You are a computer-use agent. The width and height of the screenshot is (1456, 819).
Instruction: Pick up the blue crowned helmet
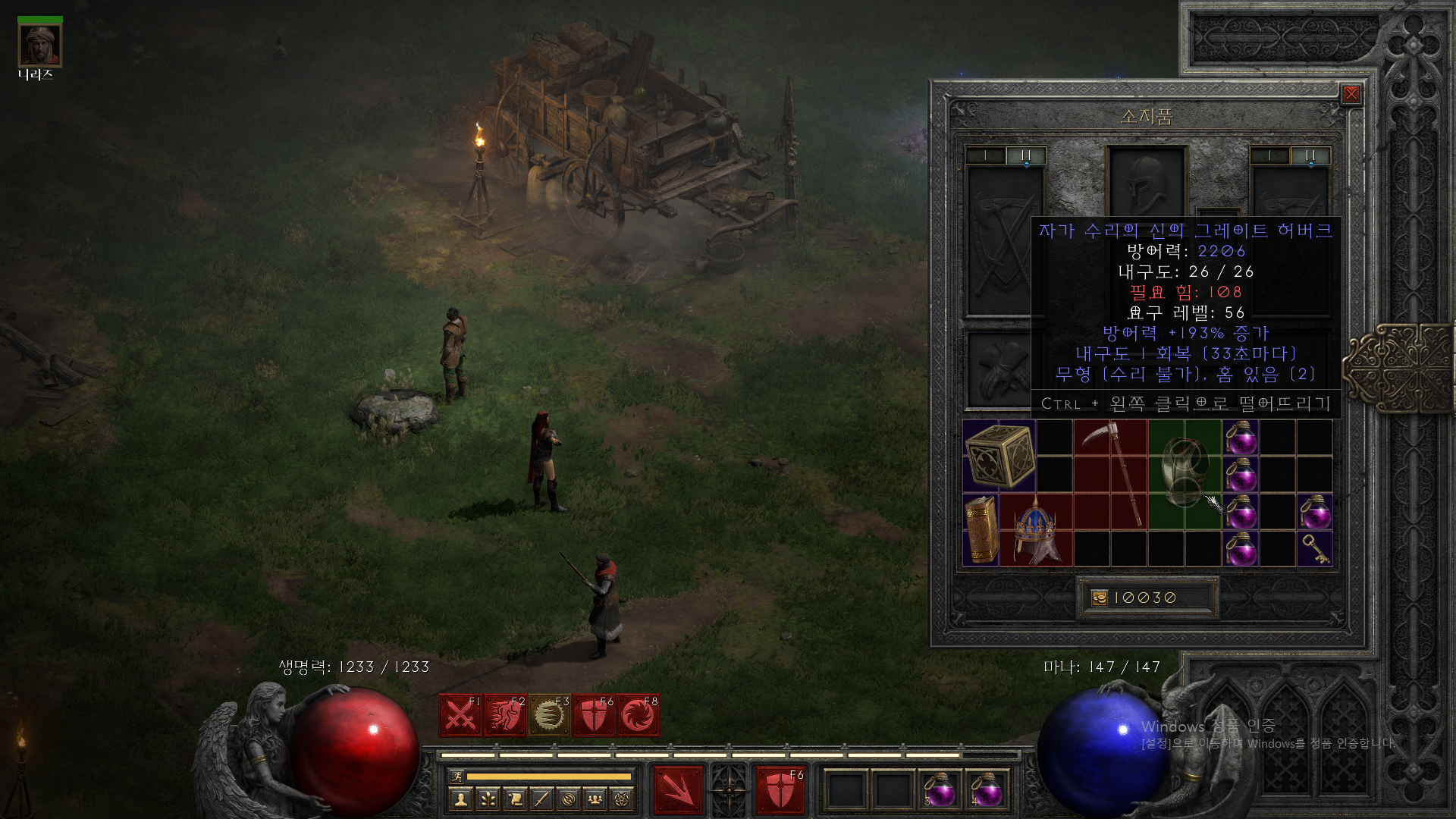pos(1035,530)
